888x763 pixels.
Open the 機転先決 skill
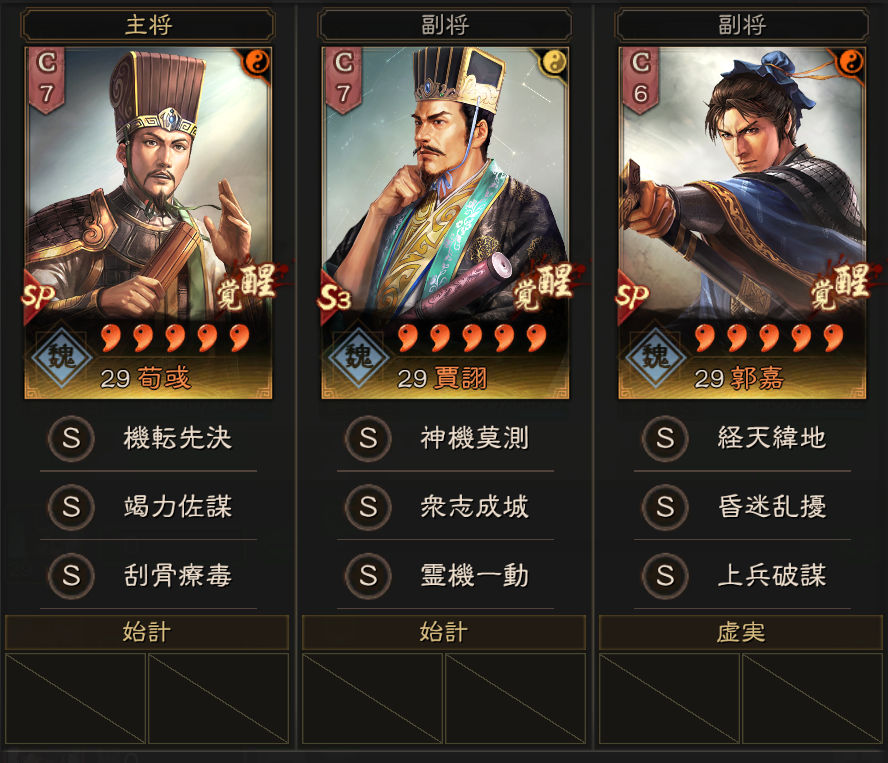point(148,438)
